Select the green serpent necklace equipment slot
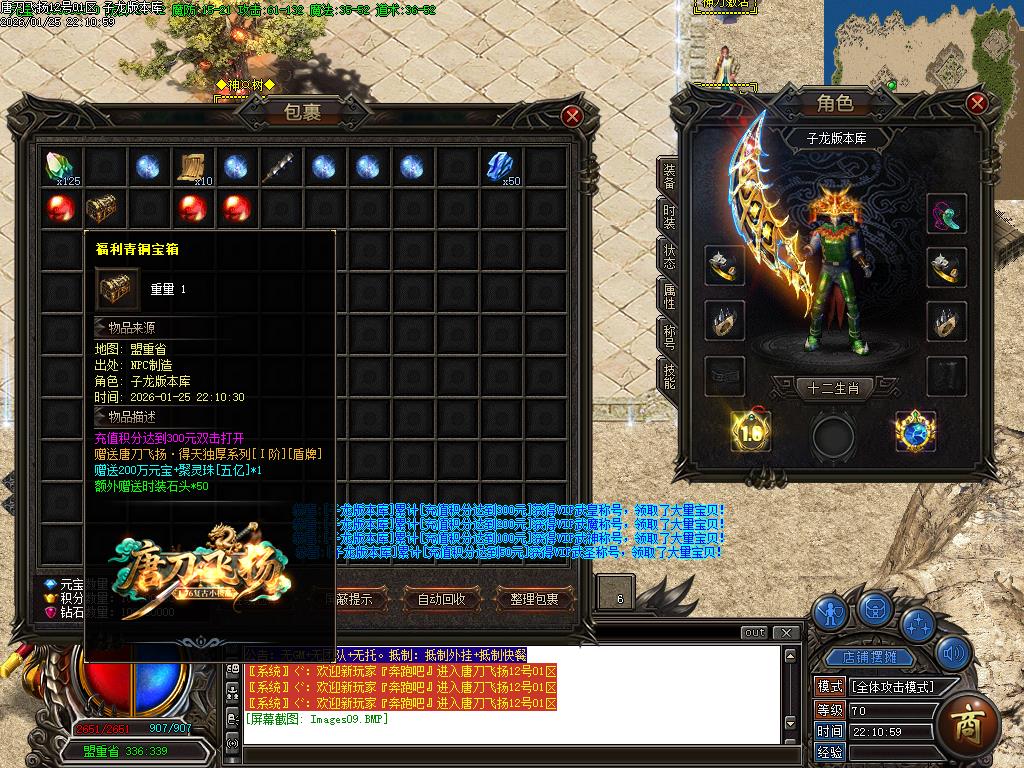The image size is (1024, 768). coord(946,213)
